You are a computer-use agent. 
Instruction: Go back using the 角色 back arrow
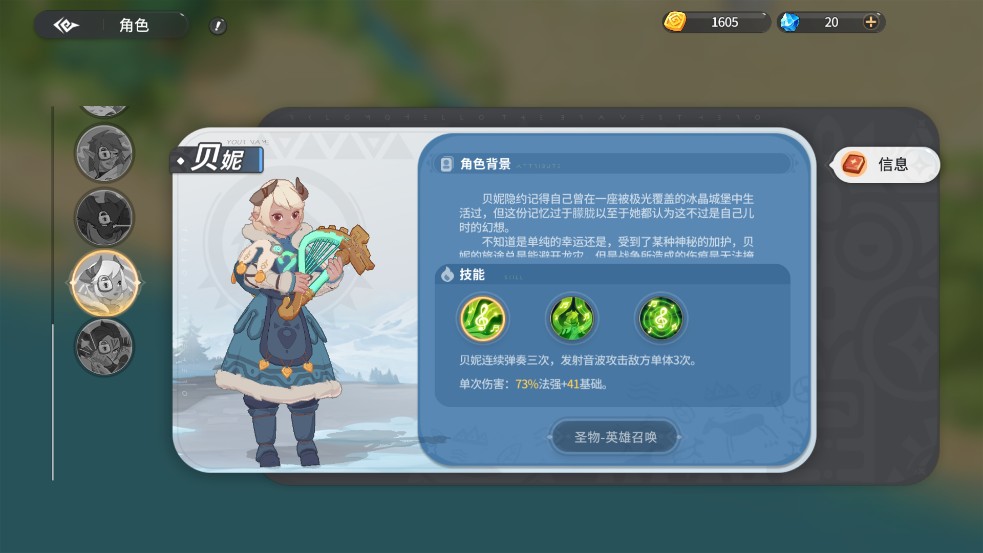[x=67, y=25]
